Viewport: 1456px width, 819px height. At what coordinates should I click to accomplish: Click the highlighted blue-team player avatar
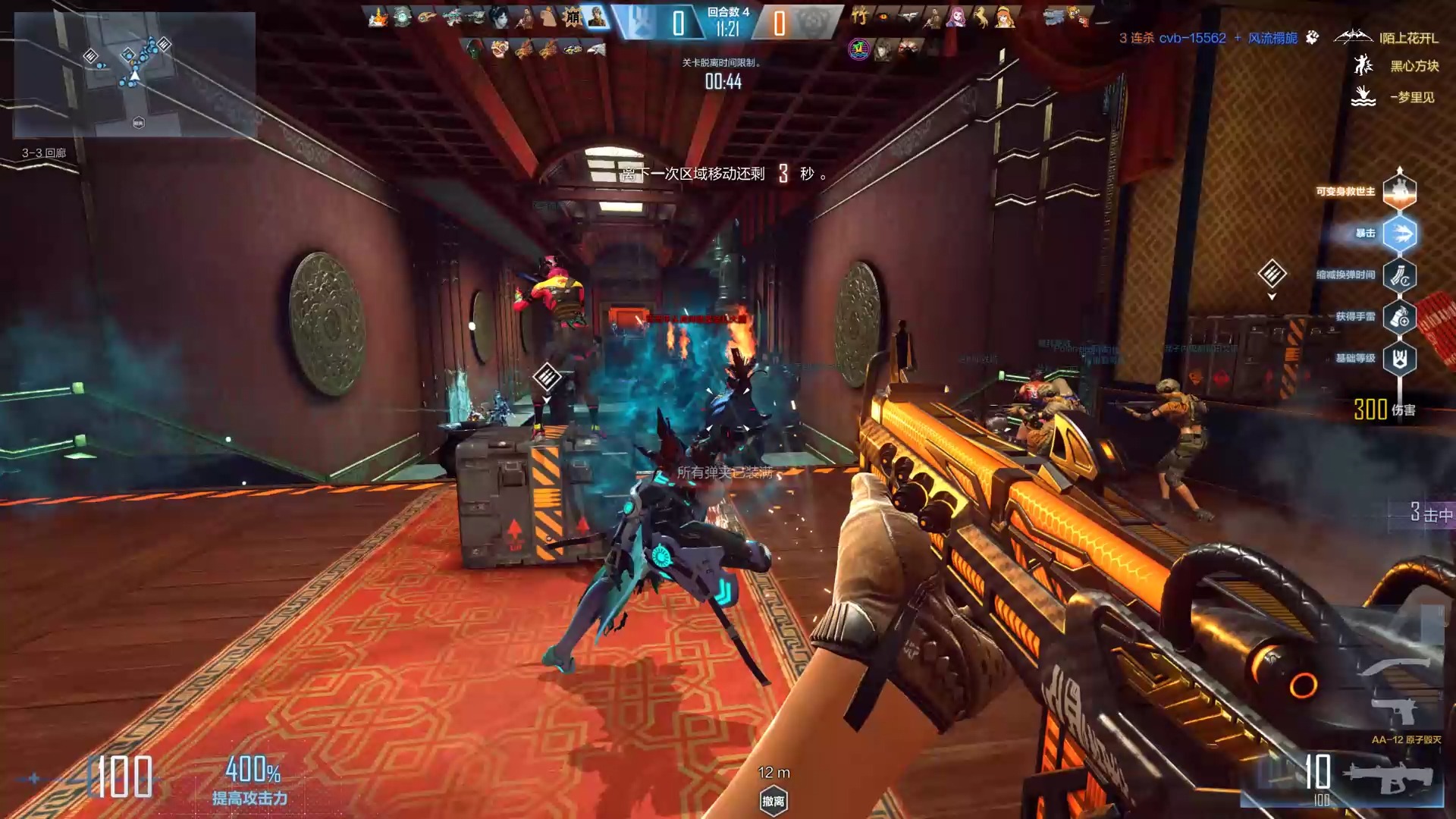click(x=598, y=17)
